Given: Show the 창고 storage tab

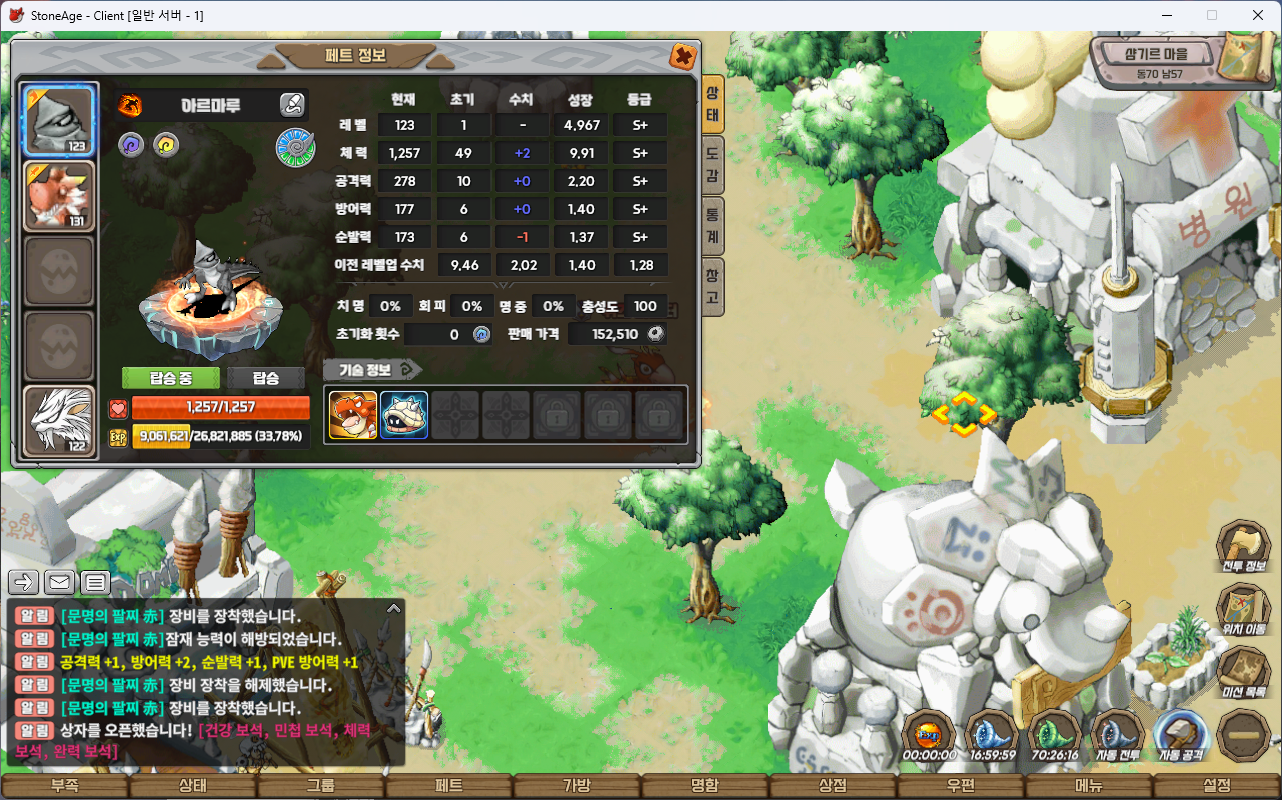Looking at the screenshot, I should (x=712, y=287).
